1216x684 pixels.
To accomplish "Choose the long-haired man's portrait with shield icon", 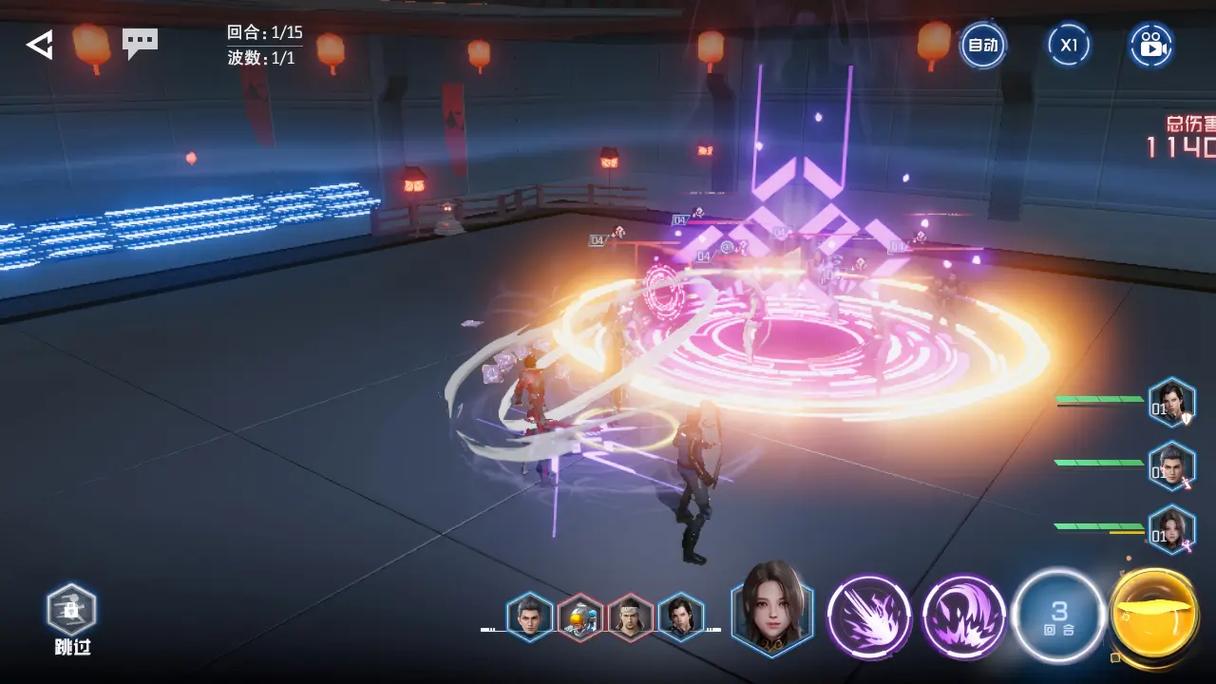I will coord(1171,402).
